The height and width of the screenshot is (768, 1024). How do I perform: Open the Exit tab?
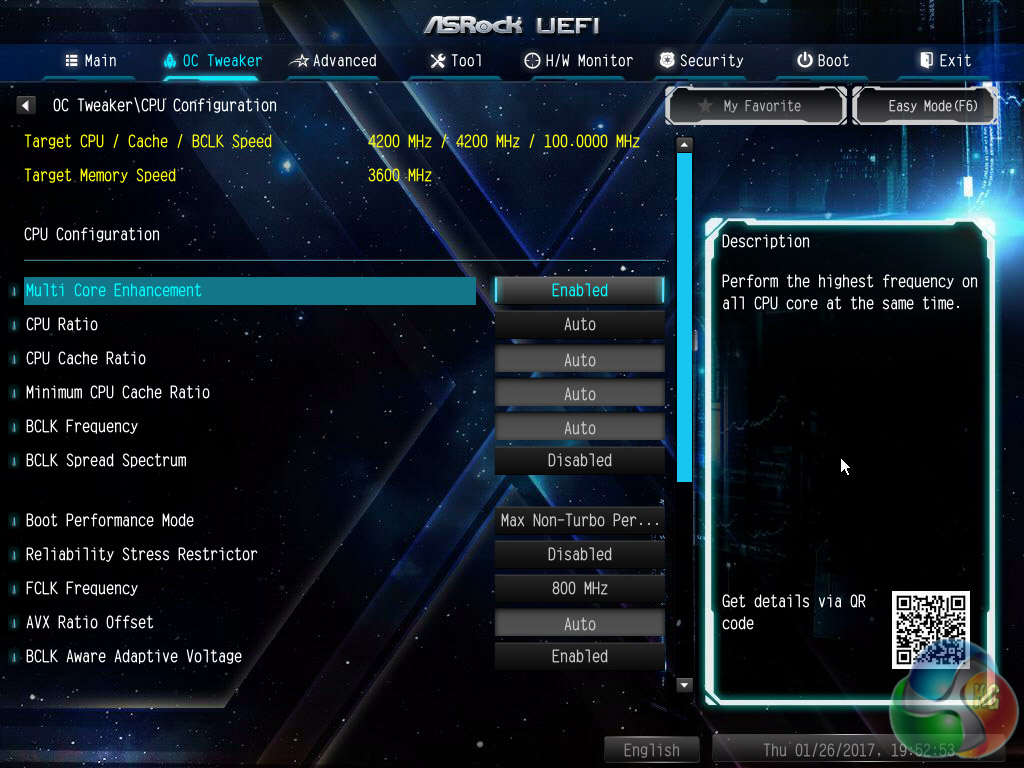[x=945, y=61]
